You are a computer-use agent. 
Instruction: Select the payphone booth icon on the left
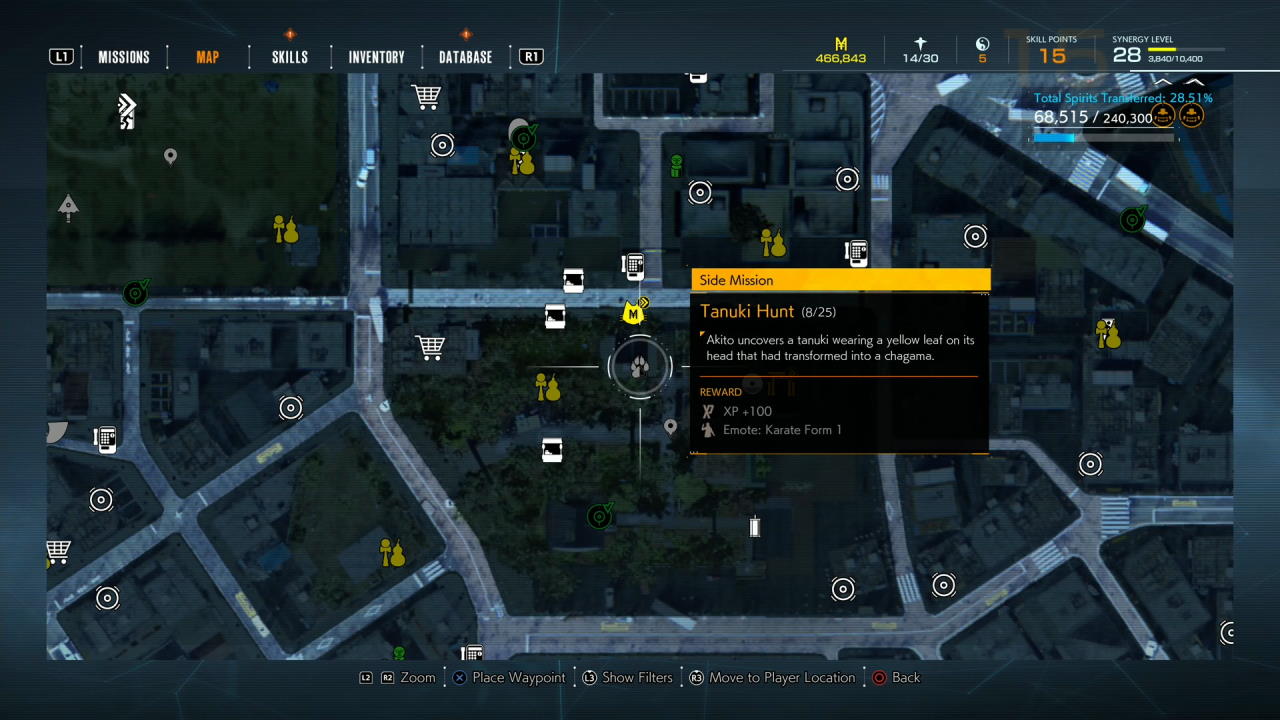pos(105,438)
